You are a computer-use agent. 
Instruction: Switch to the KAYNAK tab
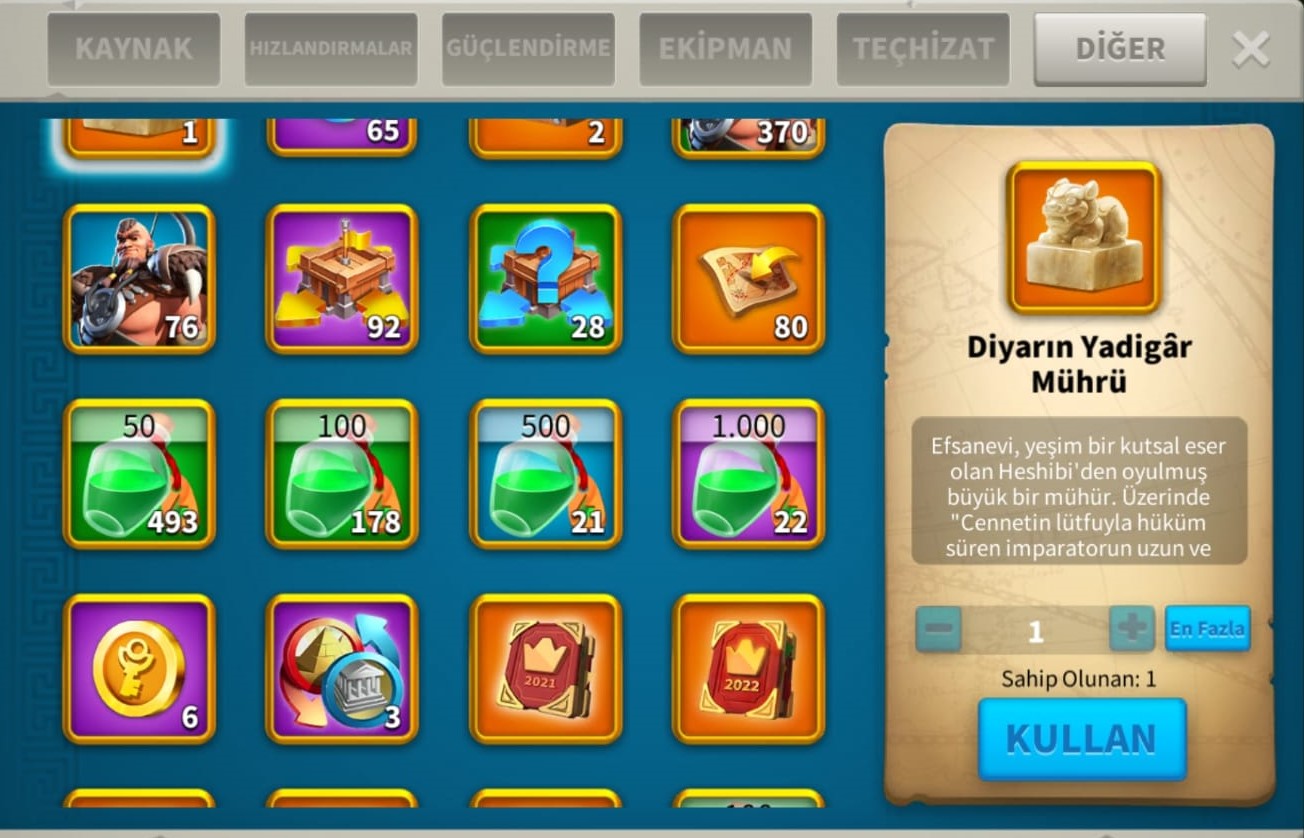[133, 49]
